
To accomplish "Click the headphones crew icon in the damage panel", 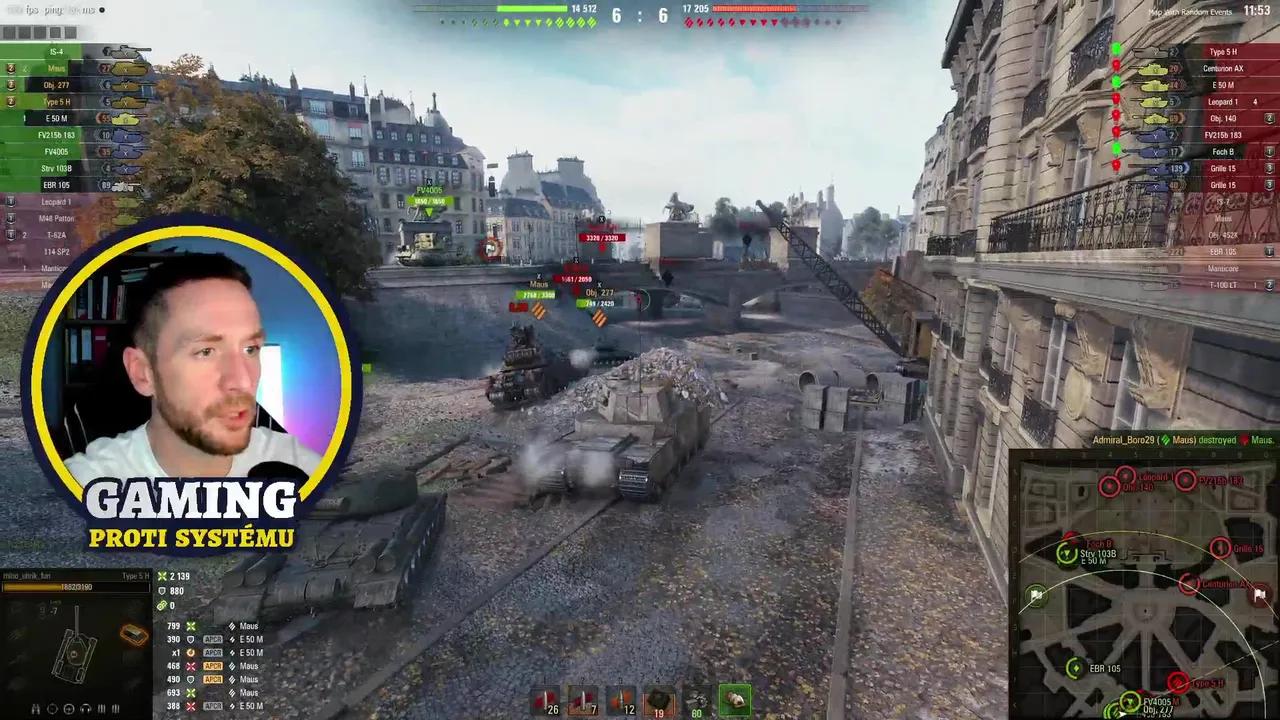I will coord(84,709).
